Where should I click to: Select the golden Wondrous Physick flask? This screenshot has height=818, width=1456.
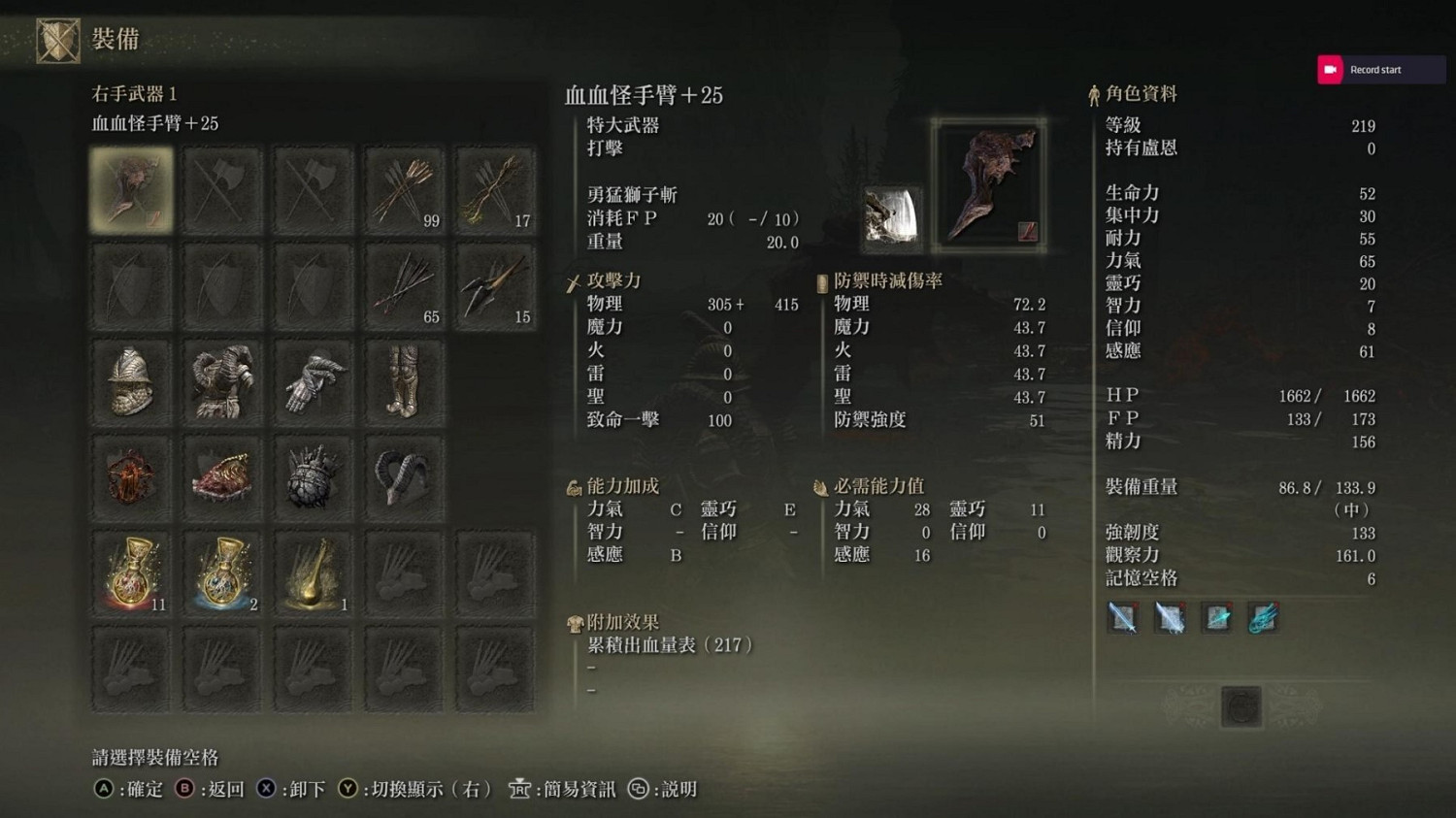coord(314,573)
